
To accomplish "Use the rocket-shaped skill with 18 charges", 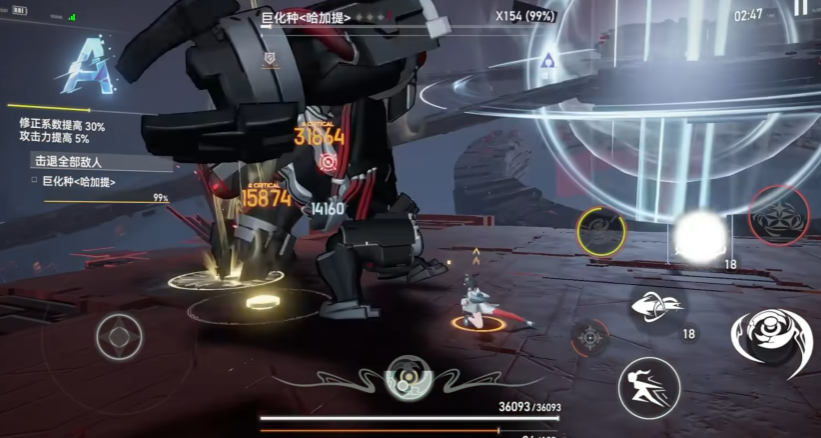I will pos(658,306).
